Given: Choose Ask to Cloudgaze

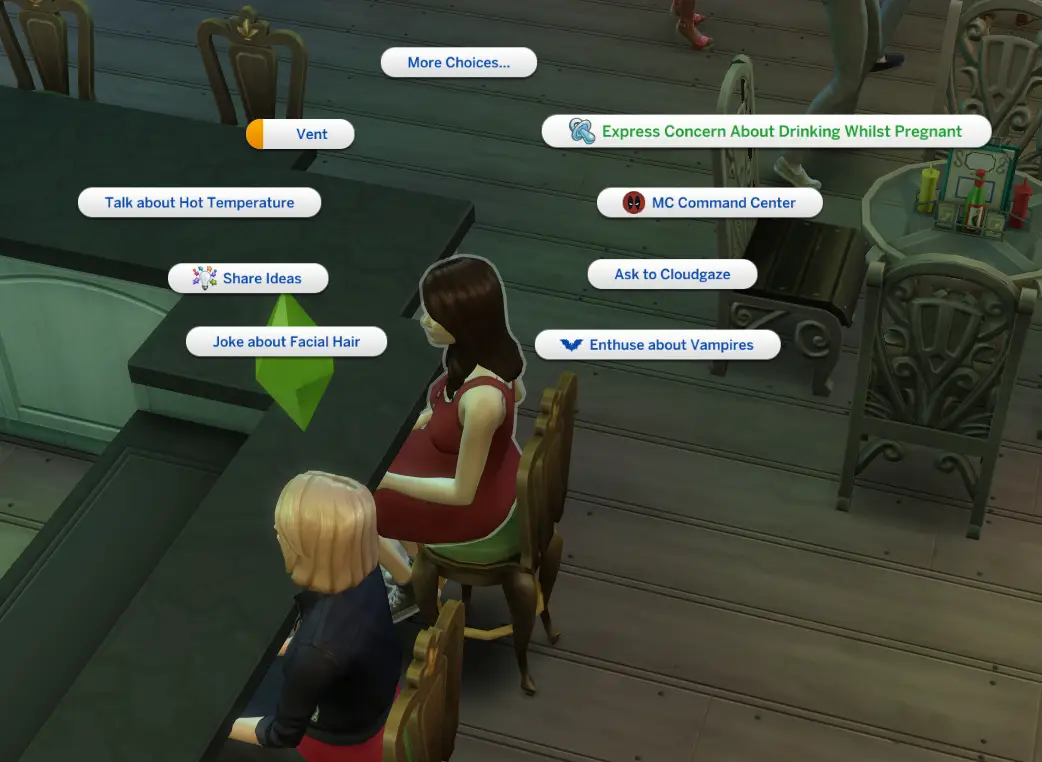Looking at the screenshot, I should click(x=672, y=274).
